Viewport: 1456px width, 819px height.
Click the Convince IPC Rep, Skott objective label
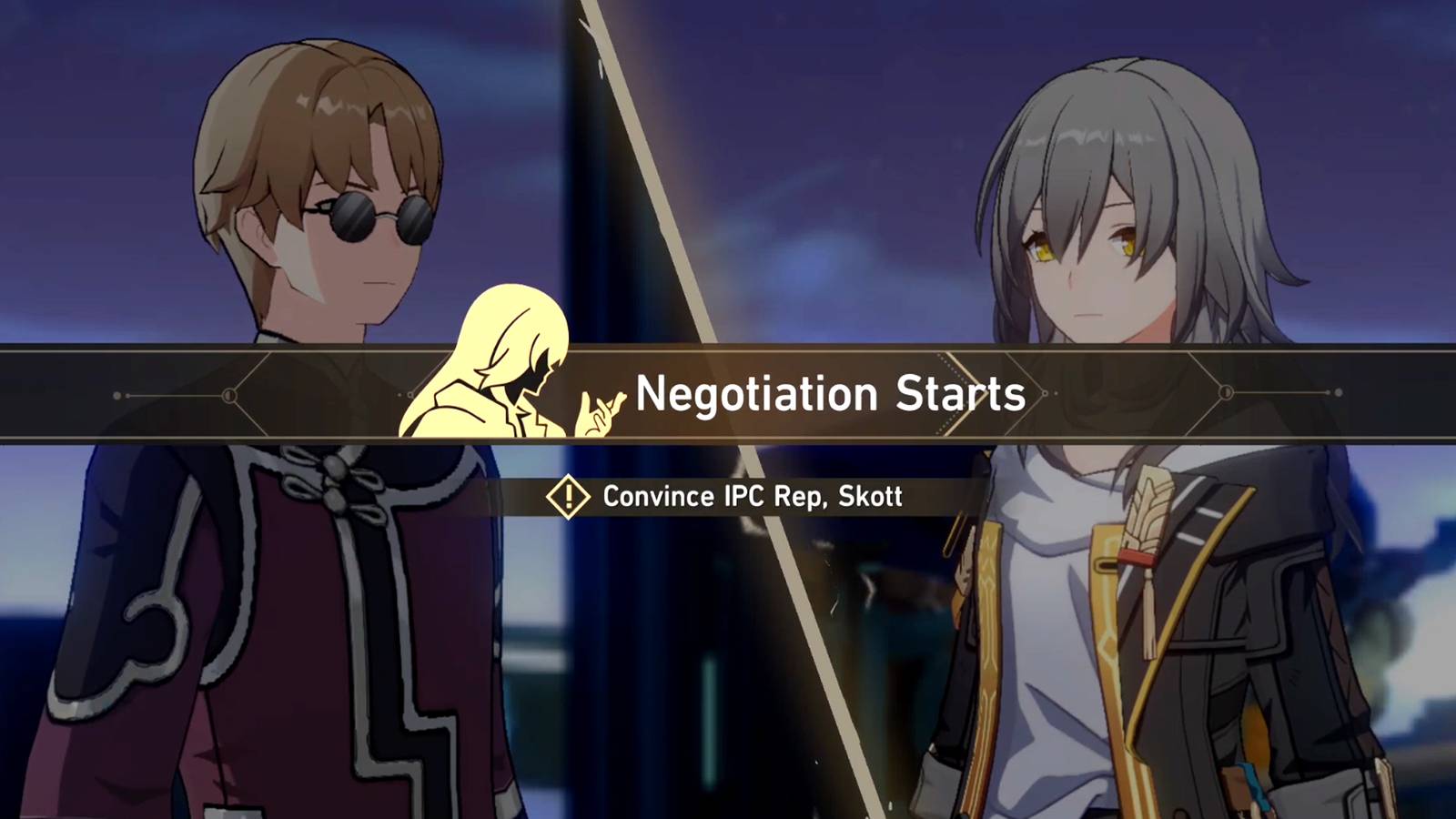750,497
